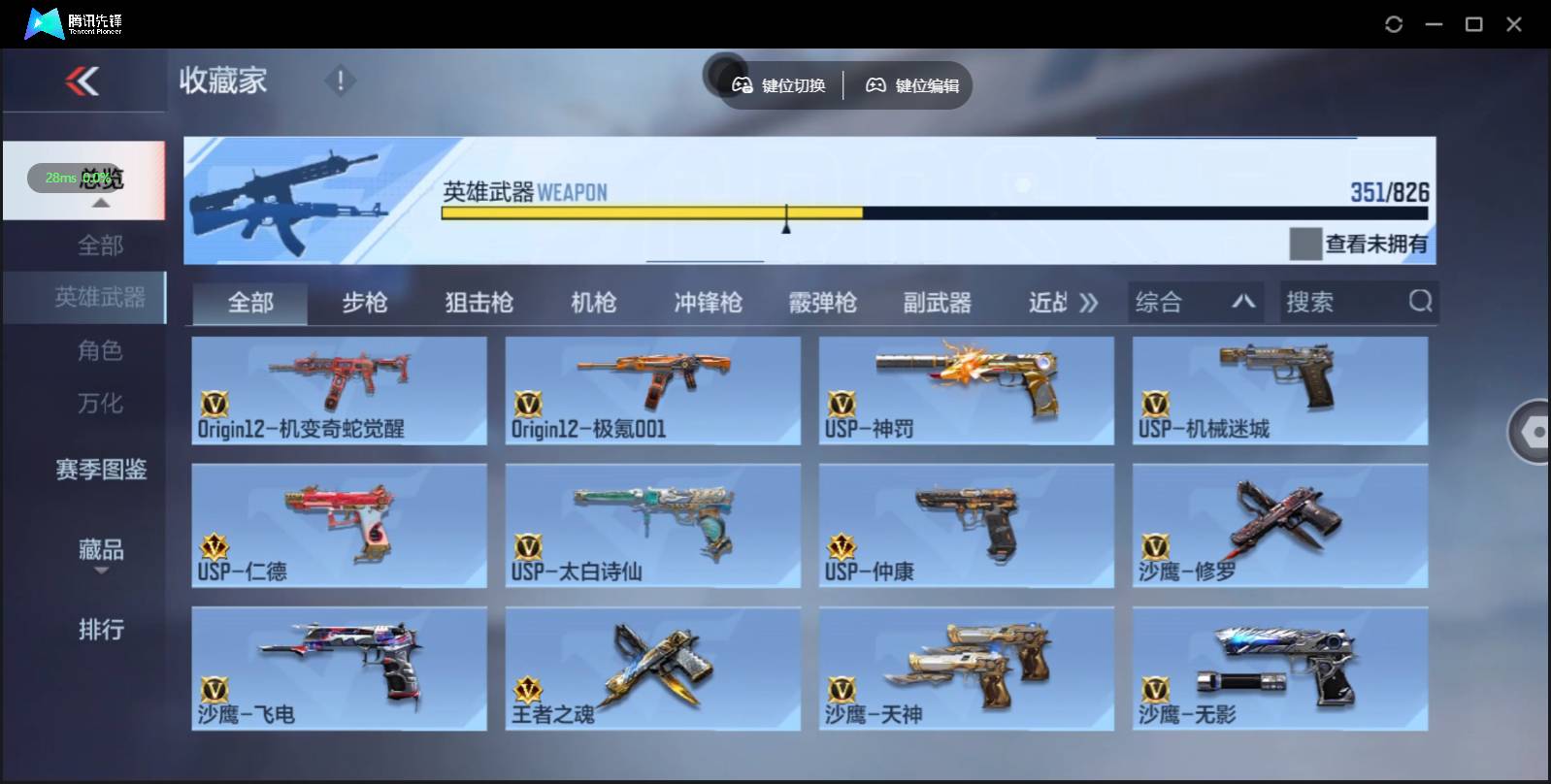Click the gamepad icon on 键位编辑

point(876,85)
